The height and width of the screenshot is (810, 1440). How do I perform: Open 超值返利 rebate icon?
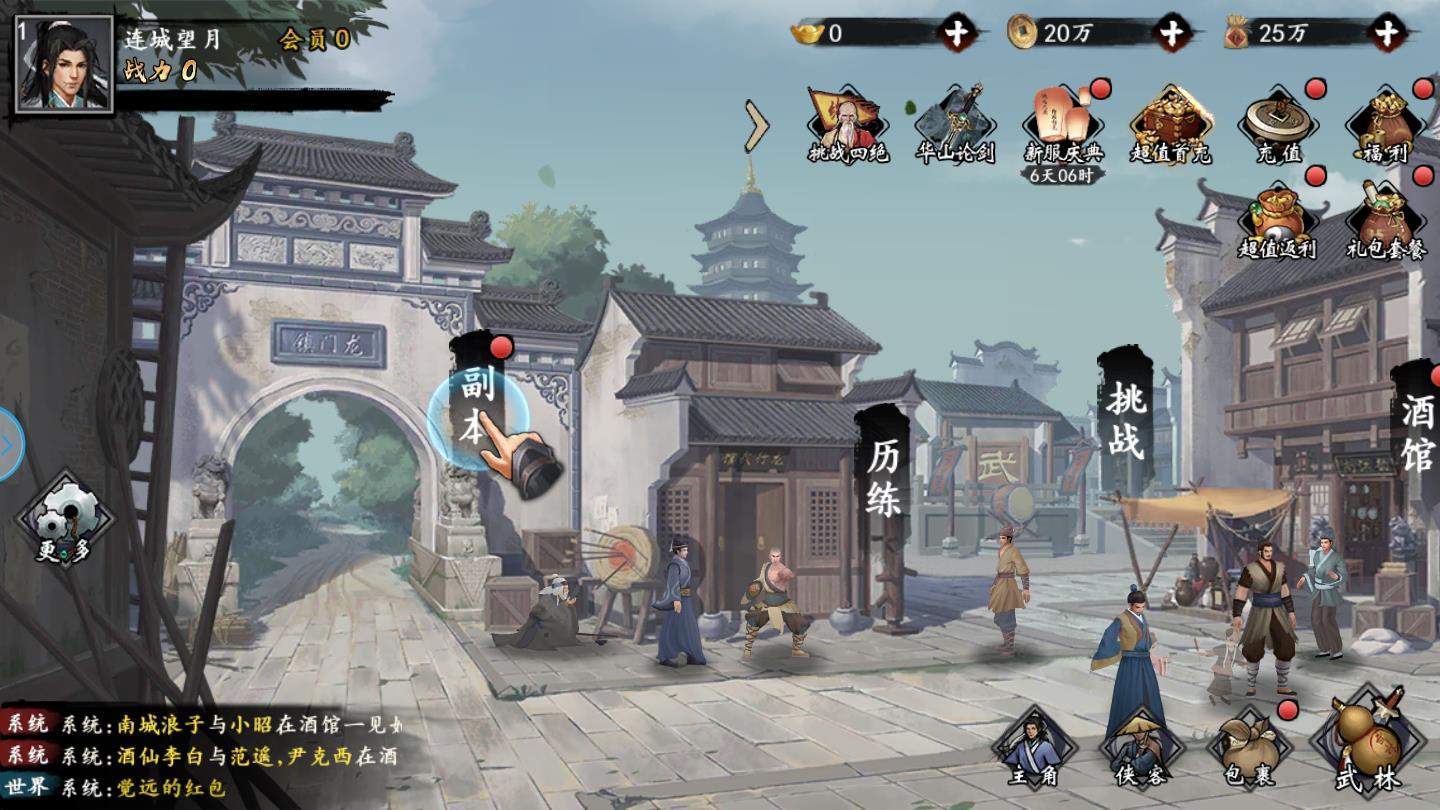pyautogui.click(x=1278, y=220)
